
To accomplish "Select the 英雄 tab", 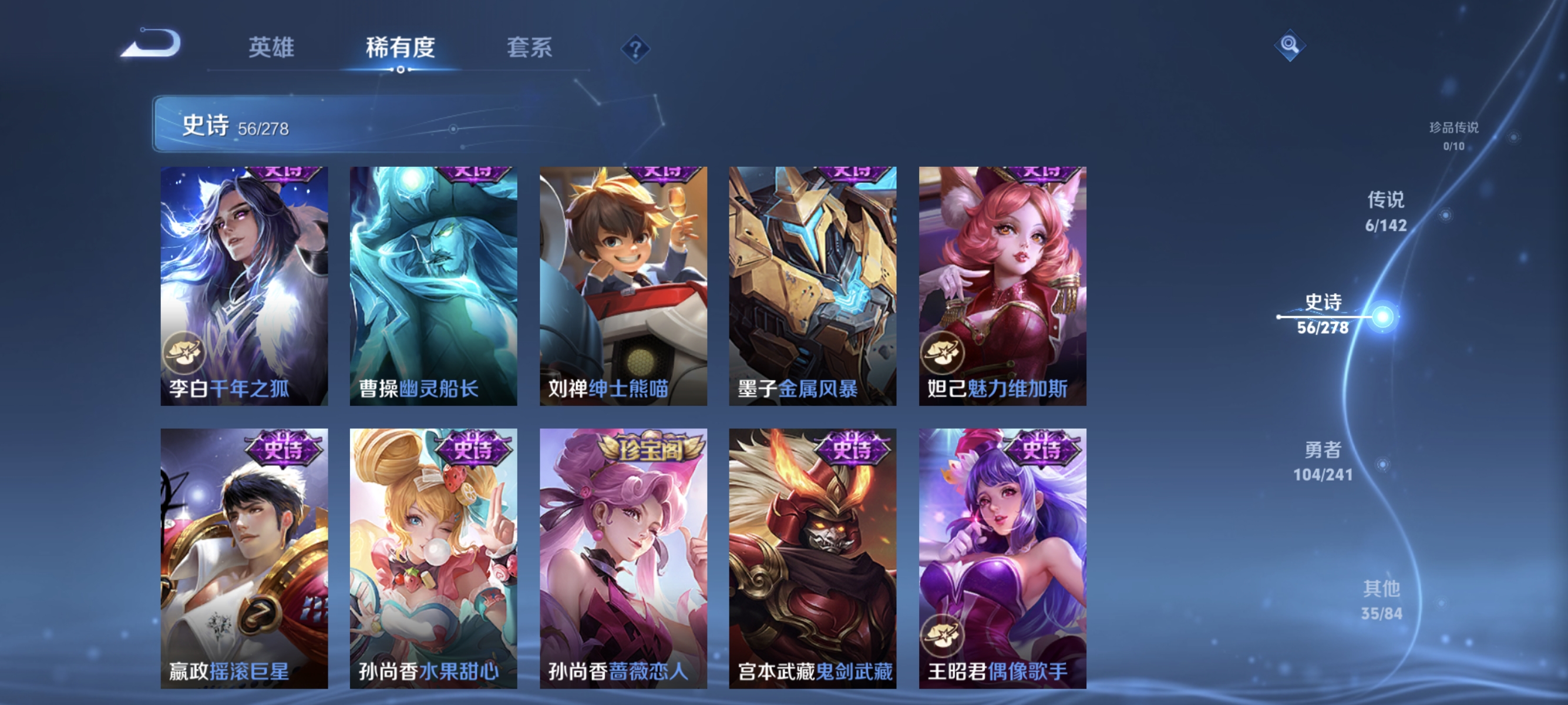I will coord(271,49).
